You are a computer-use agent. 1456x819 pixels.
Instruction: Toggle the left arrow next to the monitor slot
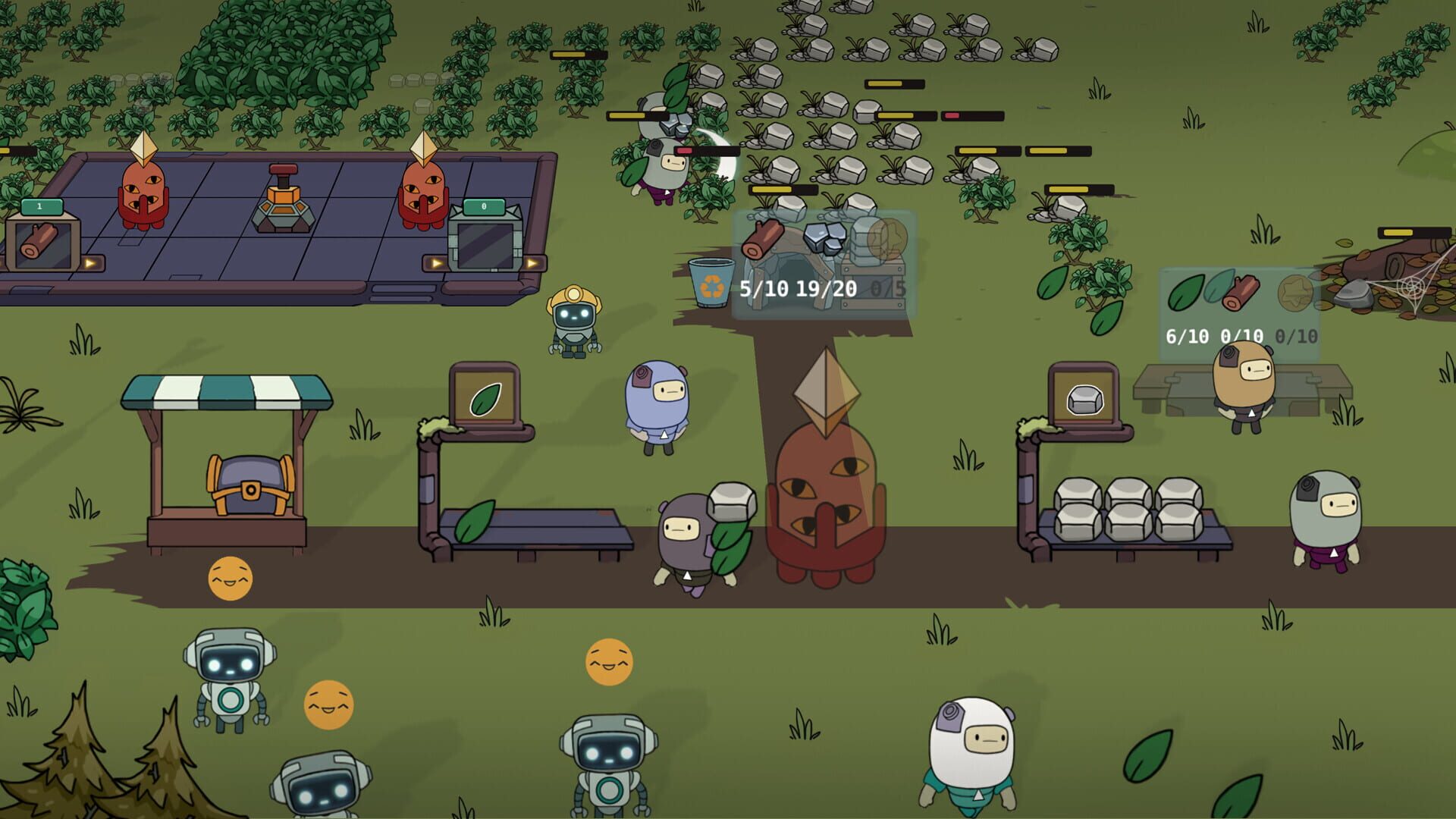[x=435, y=262]
